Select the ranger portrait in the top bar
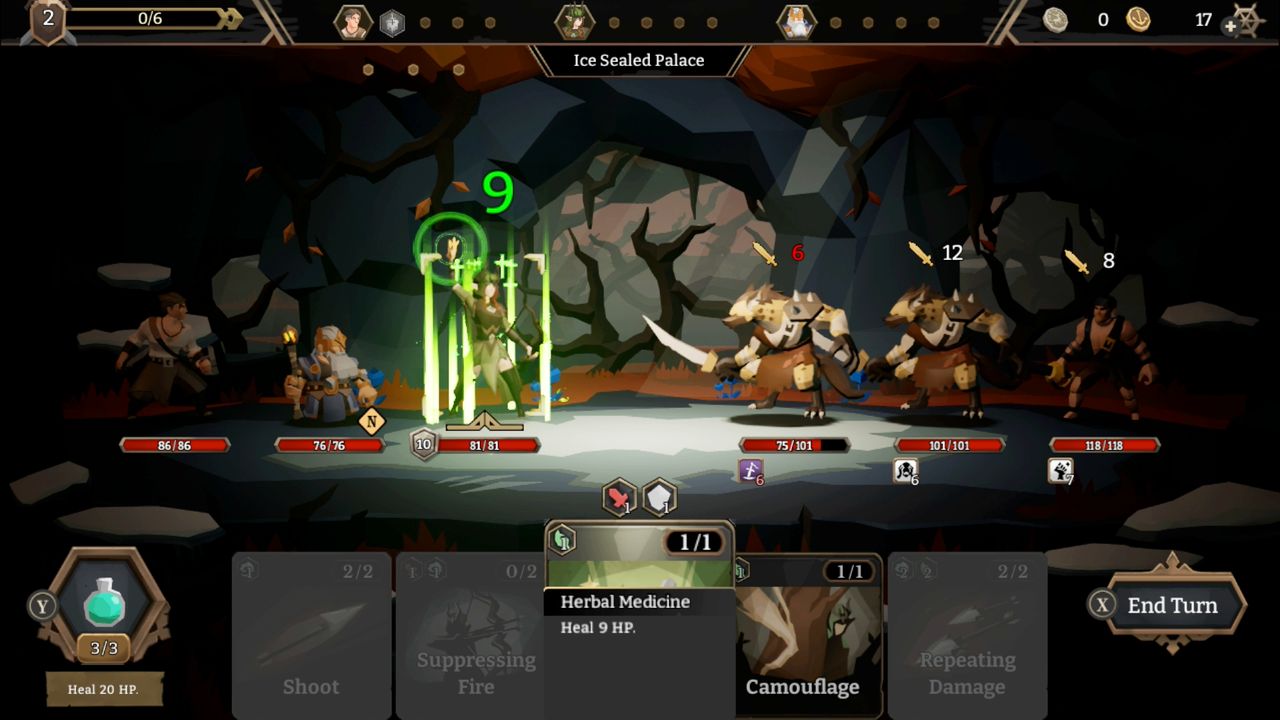The width and height of the screenshot is (1280, 720). tap(577, 21)
